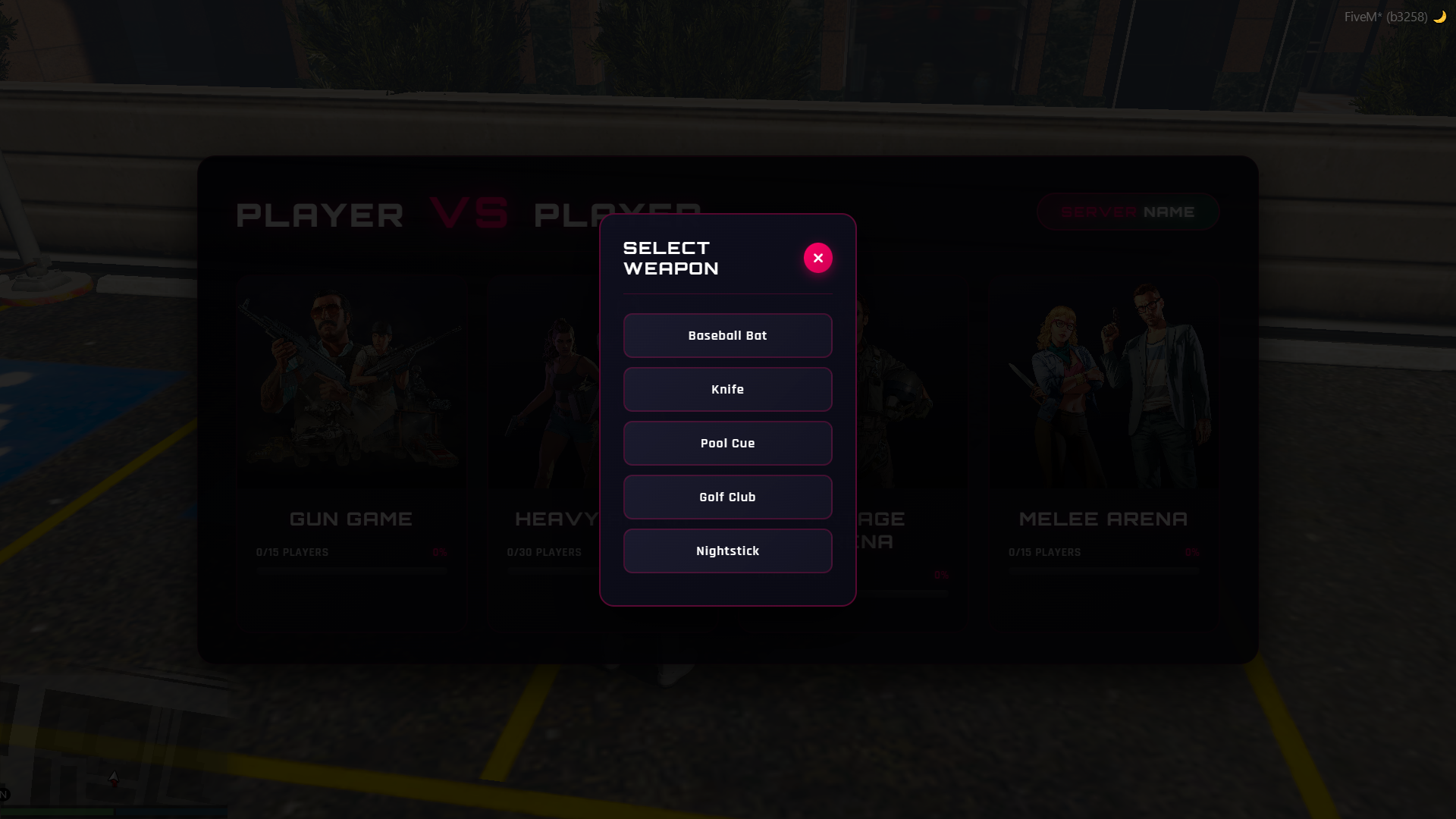Click the 0% indicator on Melee Arena
This screenshot has height=819, width=1456.
click(x=1192, y=552)
